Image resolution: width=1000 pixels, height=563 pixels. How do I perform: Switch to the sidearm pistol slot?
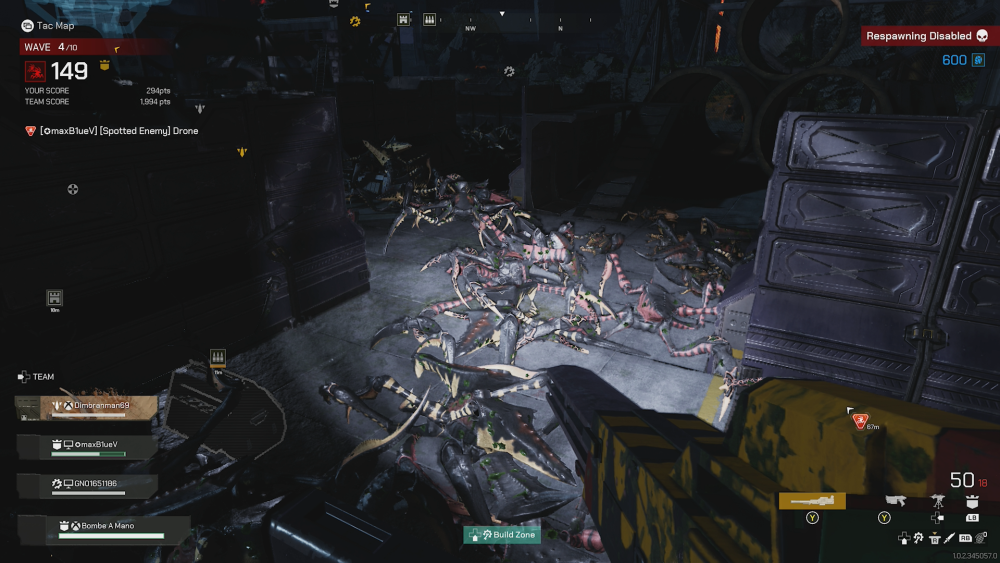(895, 499)
